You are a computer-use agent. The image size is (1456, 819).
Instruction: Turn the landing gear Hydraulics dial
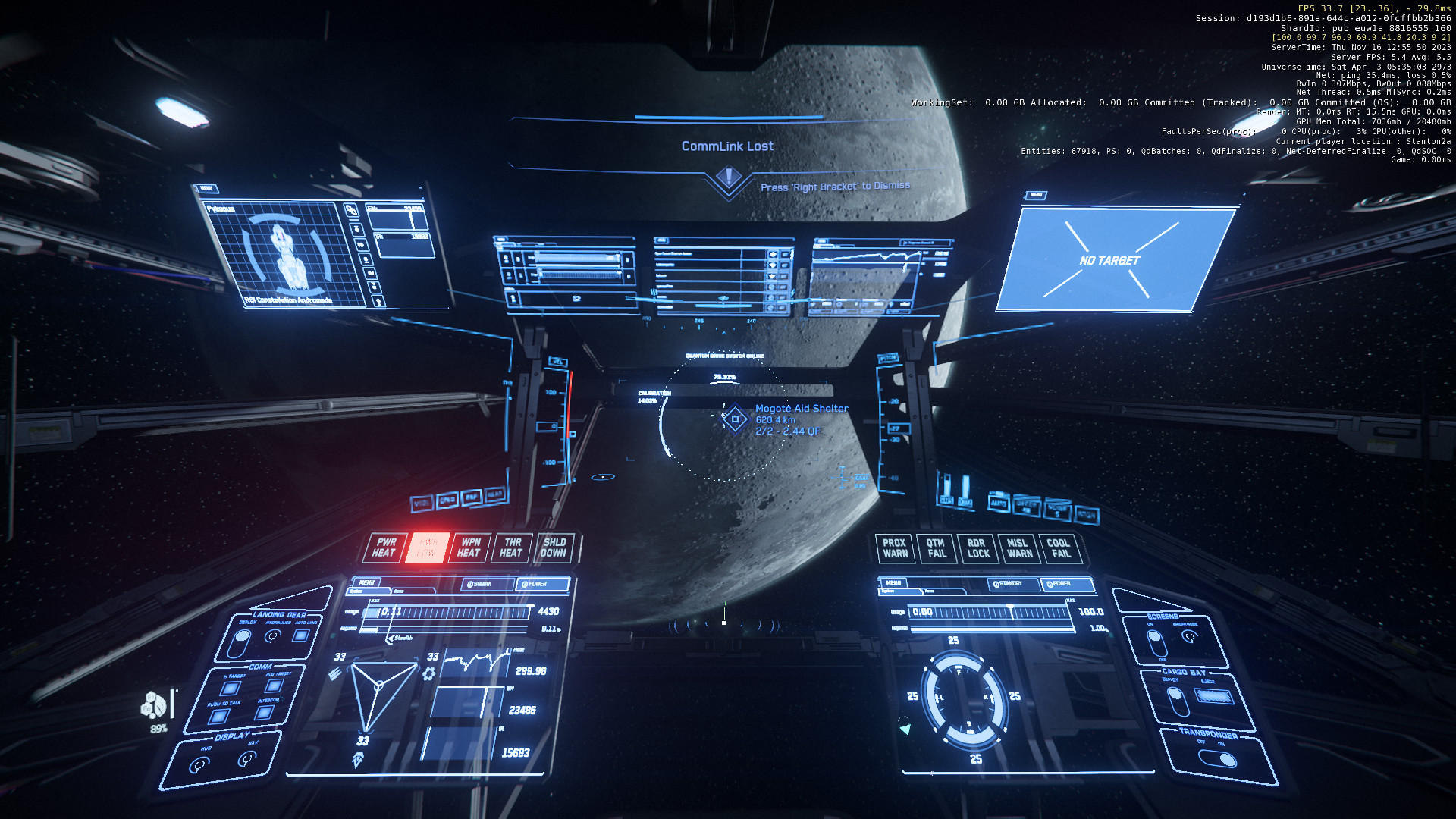tap(272, 636)
